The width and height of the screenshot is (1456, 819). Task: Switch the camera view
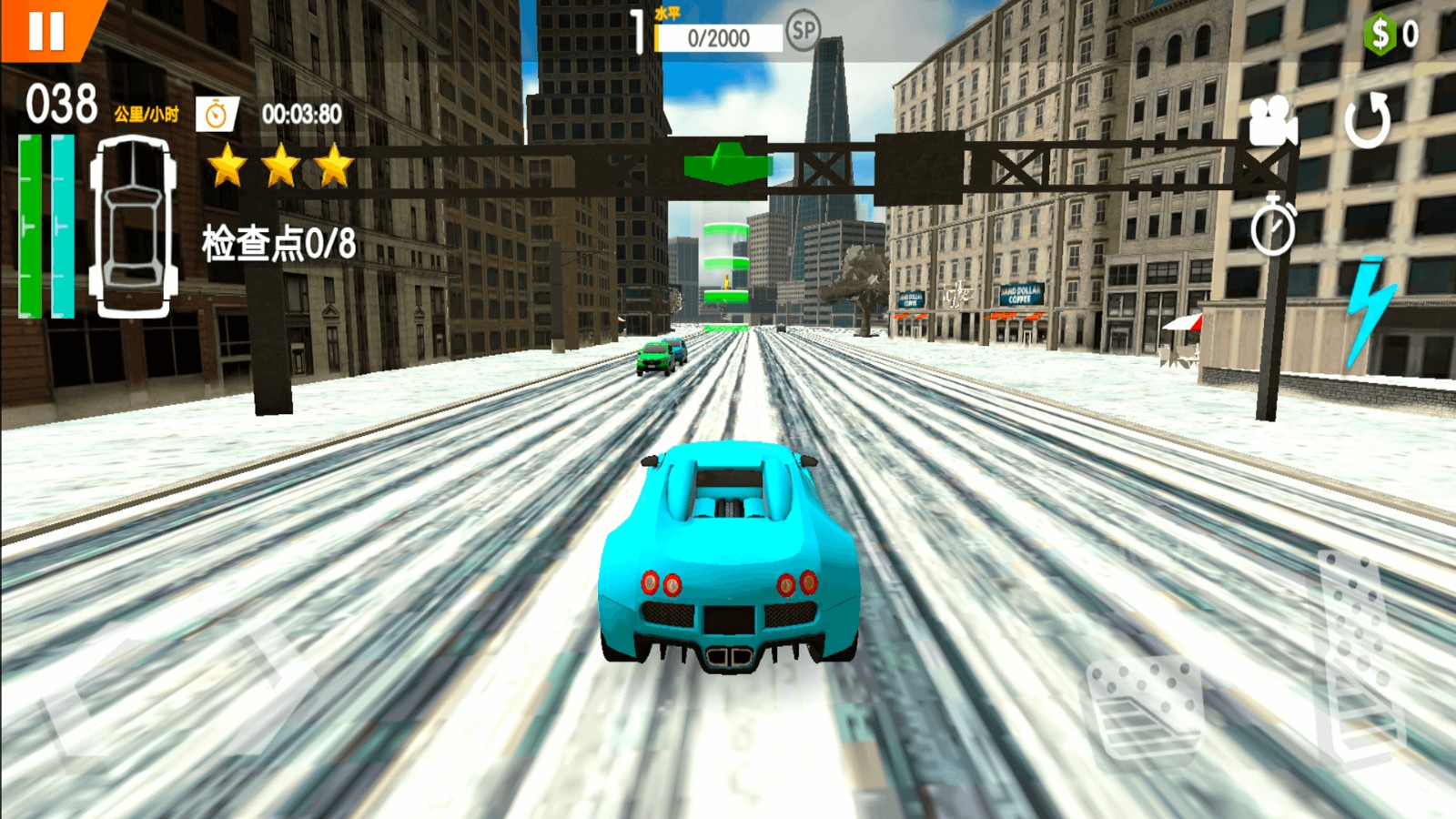pos(1272,121)
